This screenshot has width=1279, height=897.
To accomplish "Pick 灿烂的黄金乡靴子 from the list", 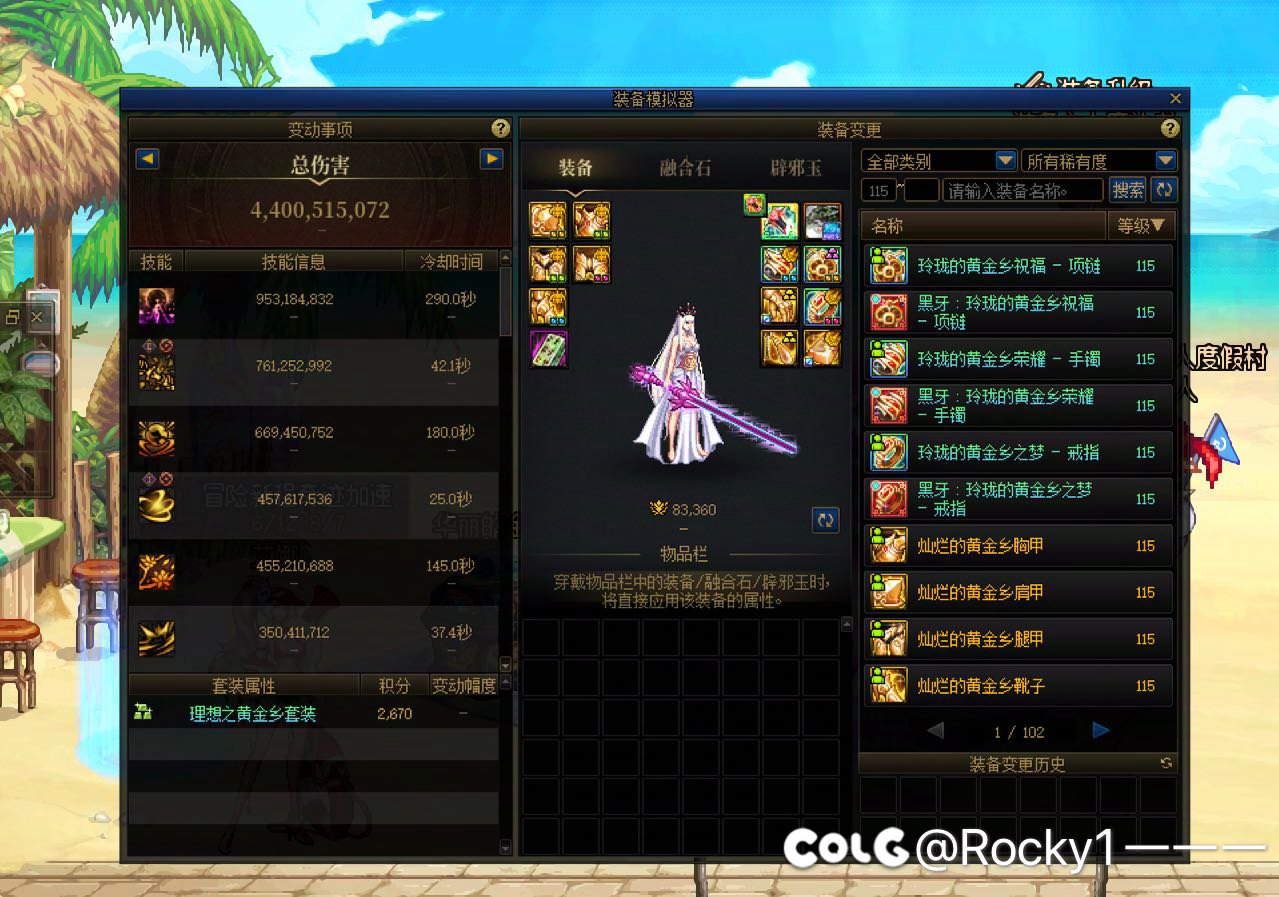I will [x=1016, y=686].
